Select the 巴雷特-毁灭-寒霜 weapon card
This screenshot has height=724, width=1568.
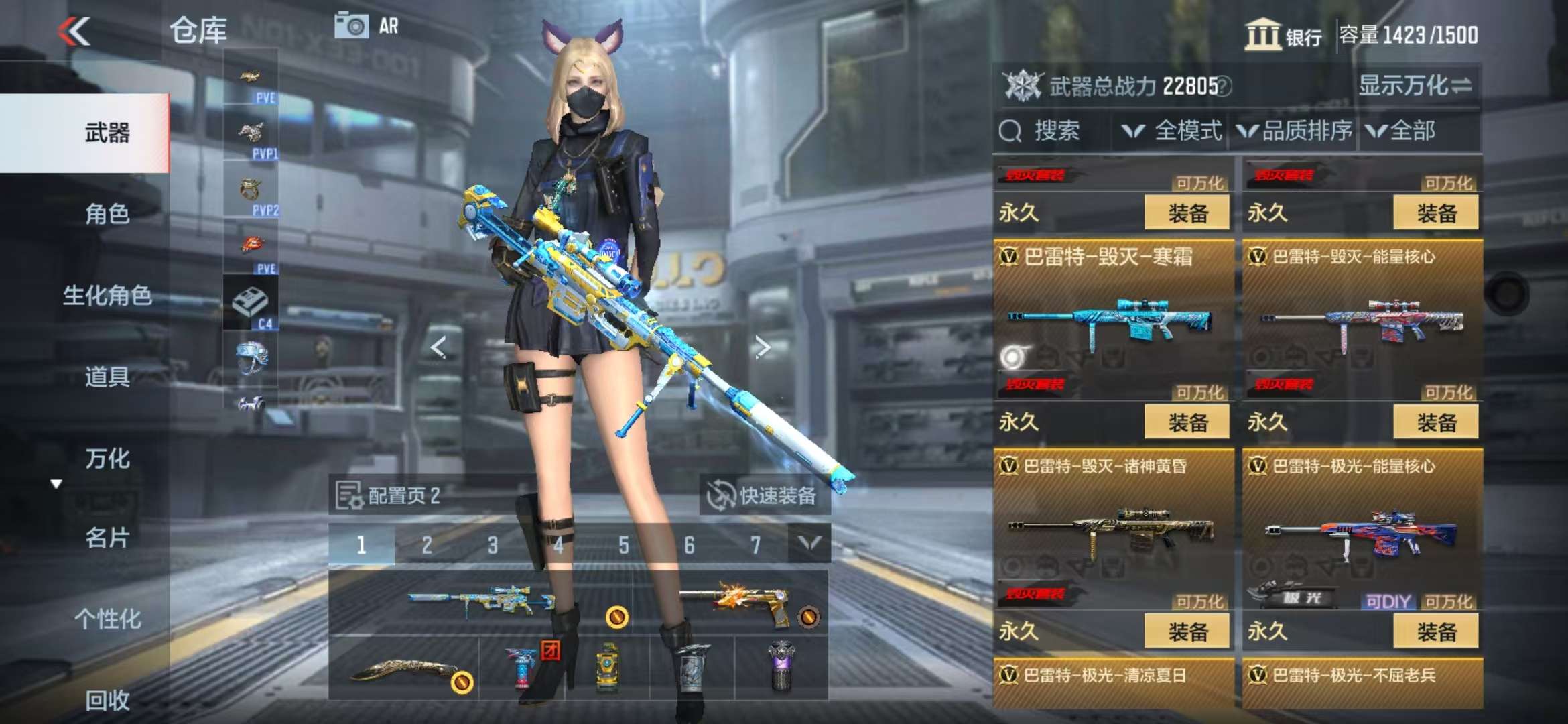(1112, 315)
